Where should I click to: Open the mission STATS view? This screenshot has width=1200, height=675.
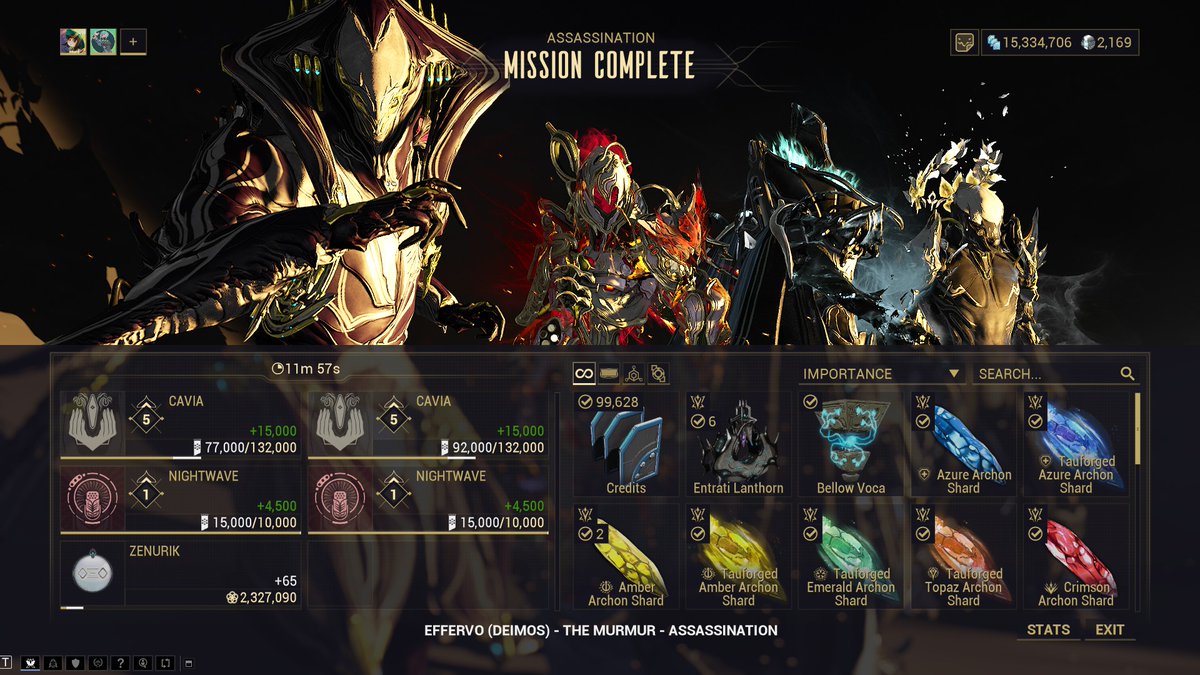tap(1048, 630)
